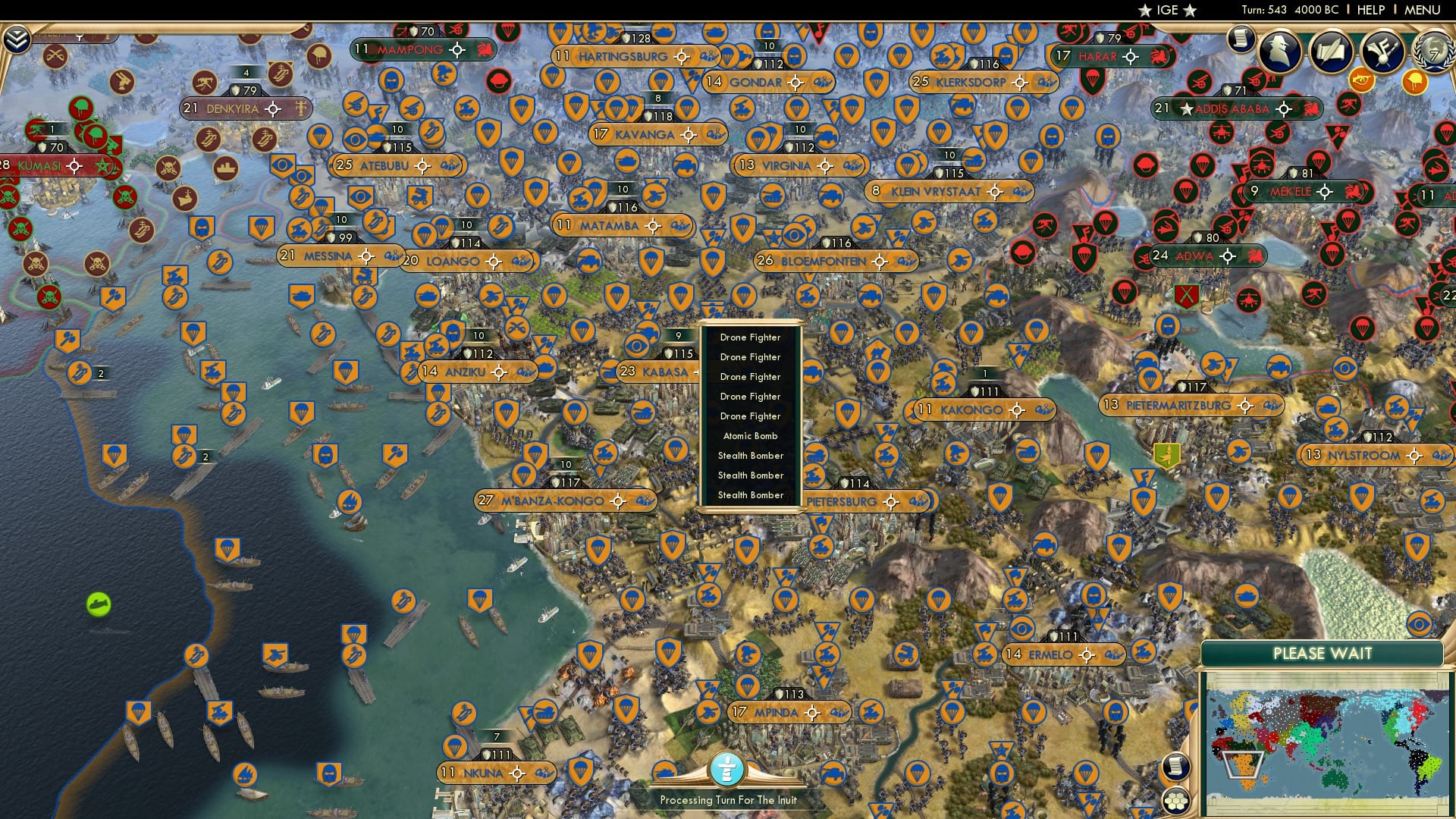
Task: Open the HELP menu
Action: [1371, 10]
